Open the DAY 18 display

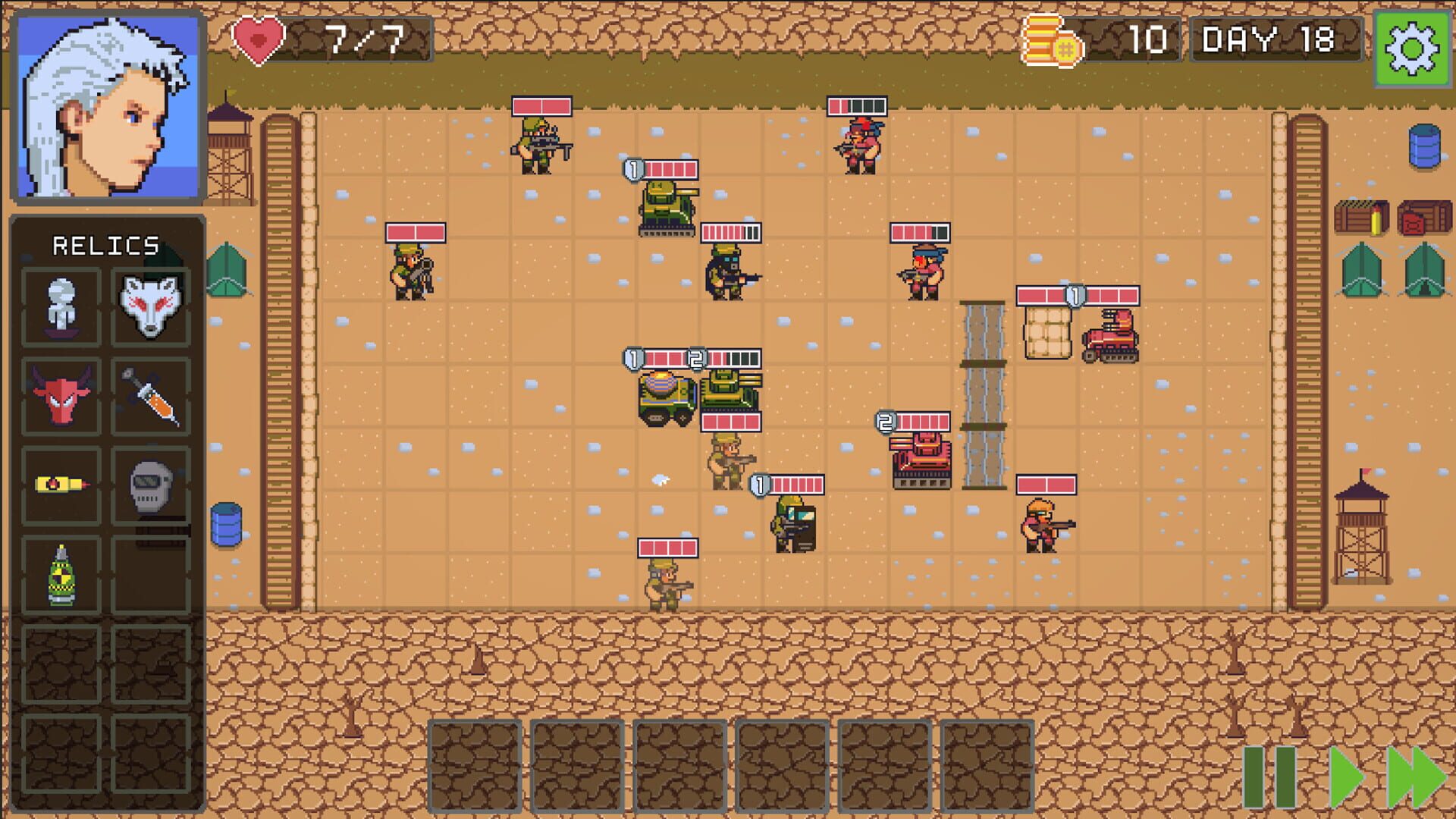1276,41
